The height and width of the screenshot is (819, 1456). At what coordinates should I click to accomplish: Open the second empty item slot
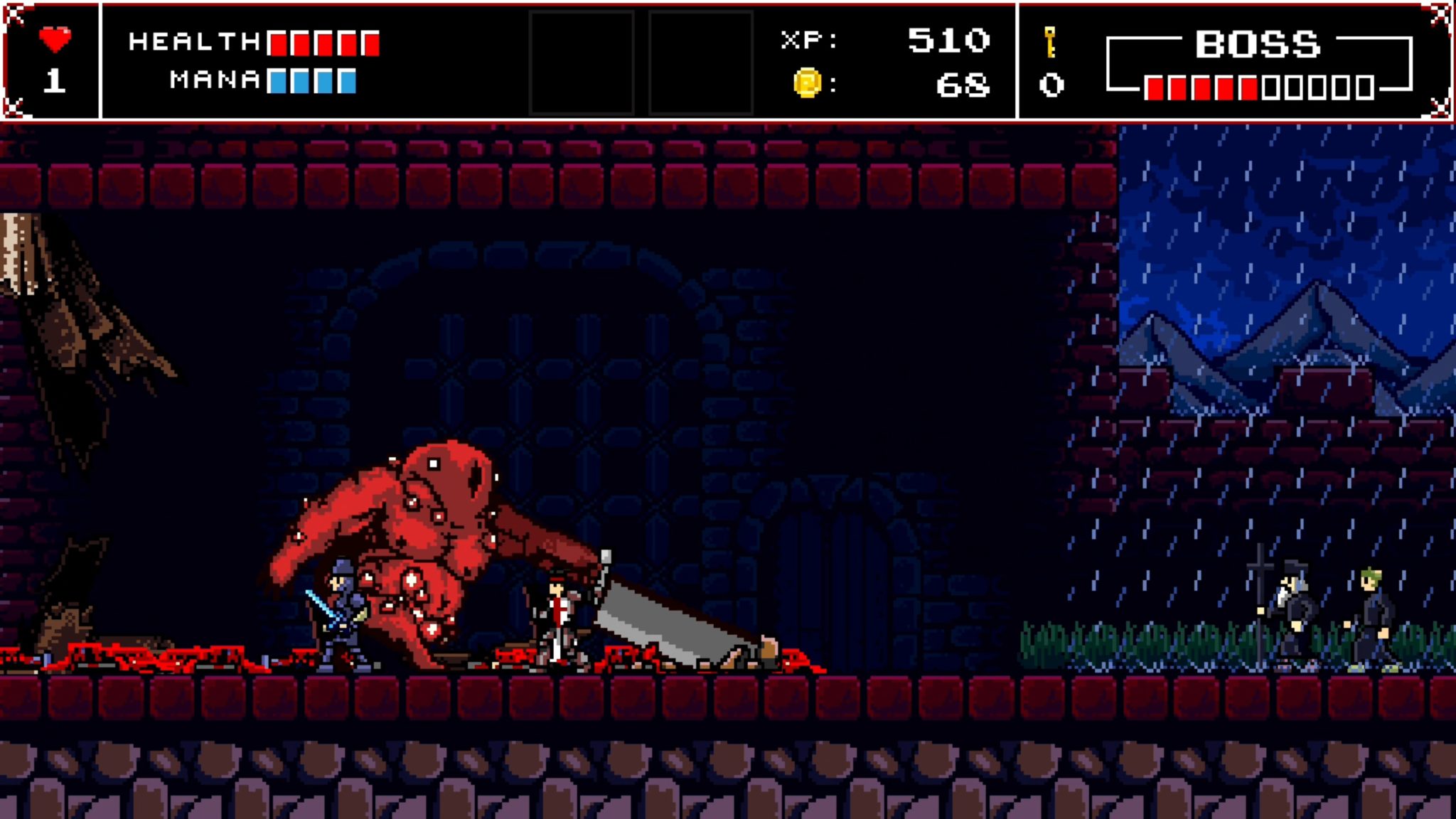(700, 60)
